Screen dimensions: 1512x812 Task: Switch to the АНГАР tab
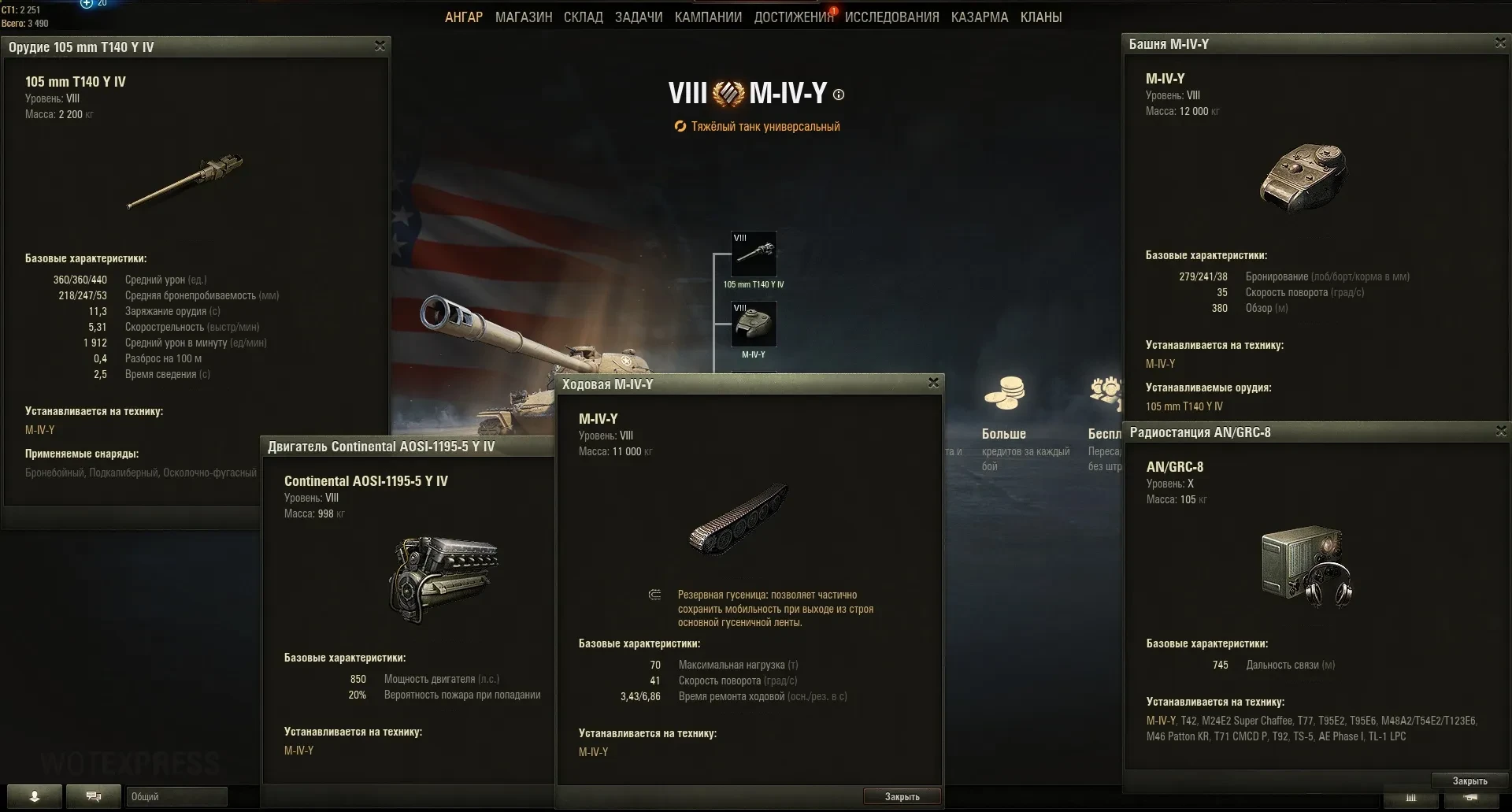pos(463,17)
